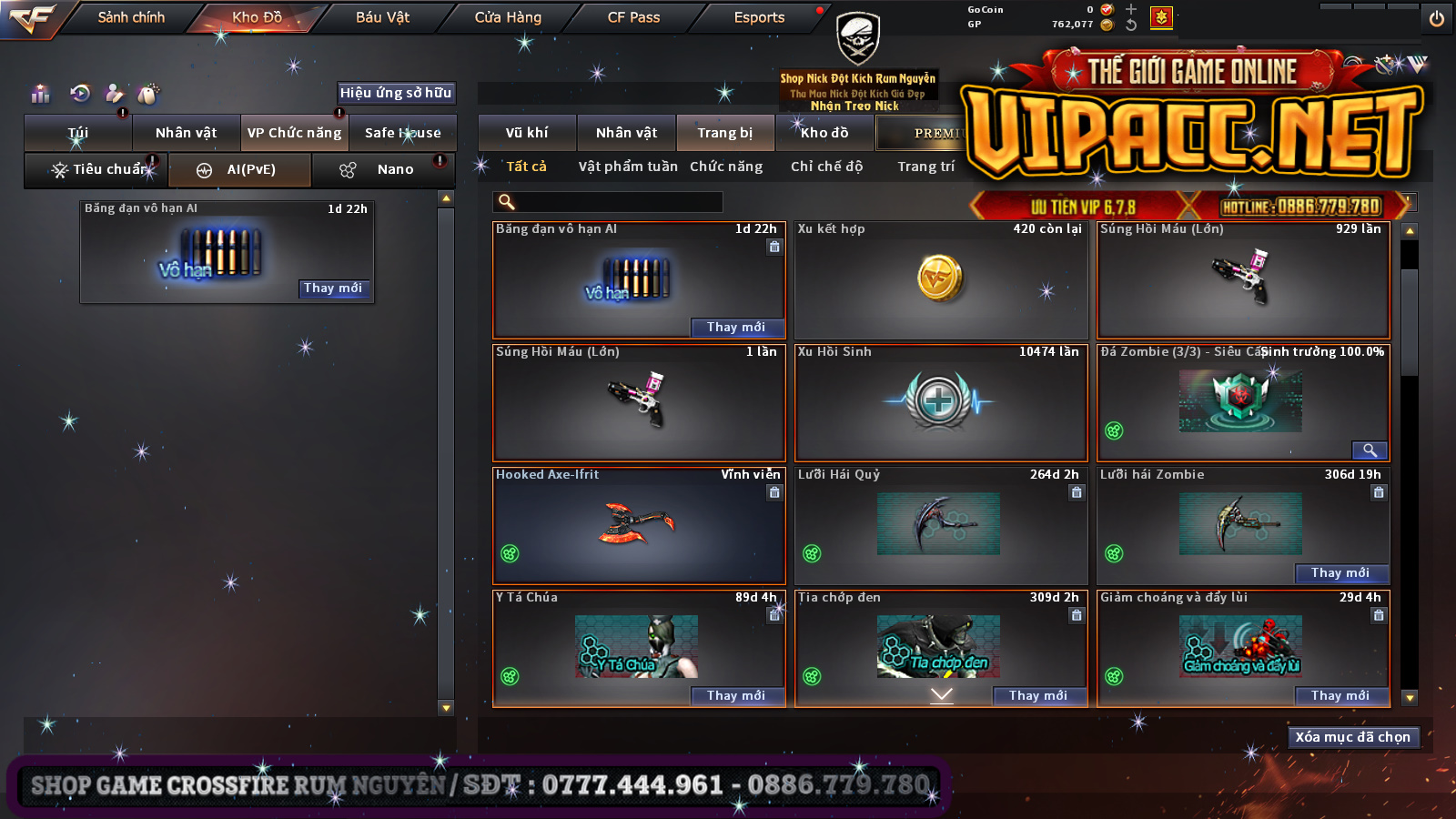The height and width of the screenshot is (819, 1456).
Task: Select the Hooked Axe-Ifrit item
Action: [x=639, y=525]
